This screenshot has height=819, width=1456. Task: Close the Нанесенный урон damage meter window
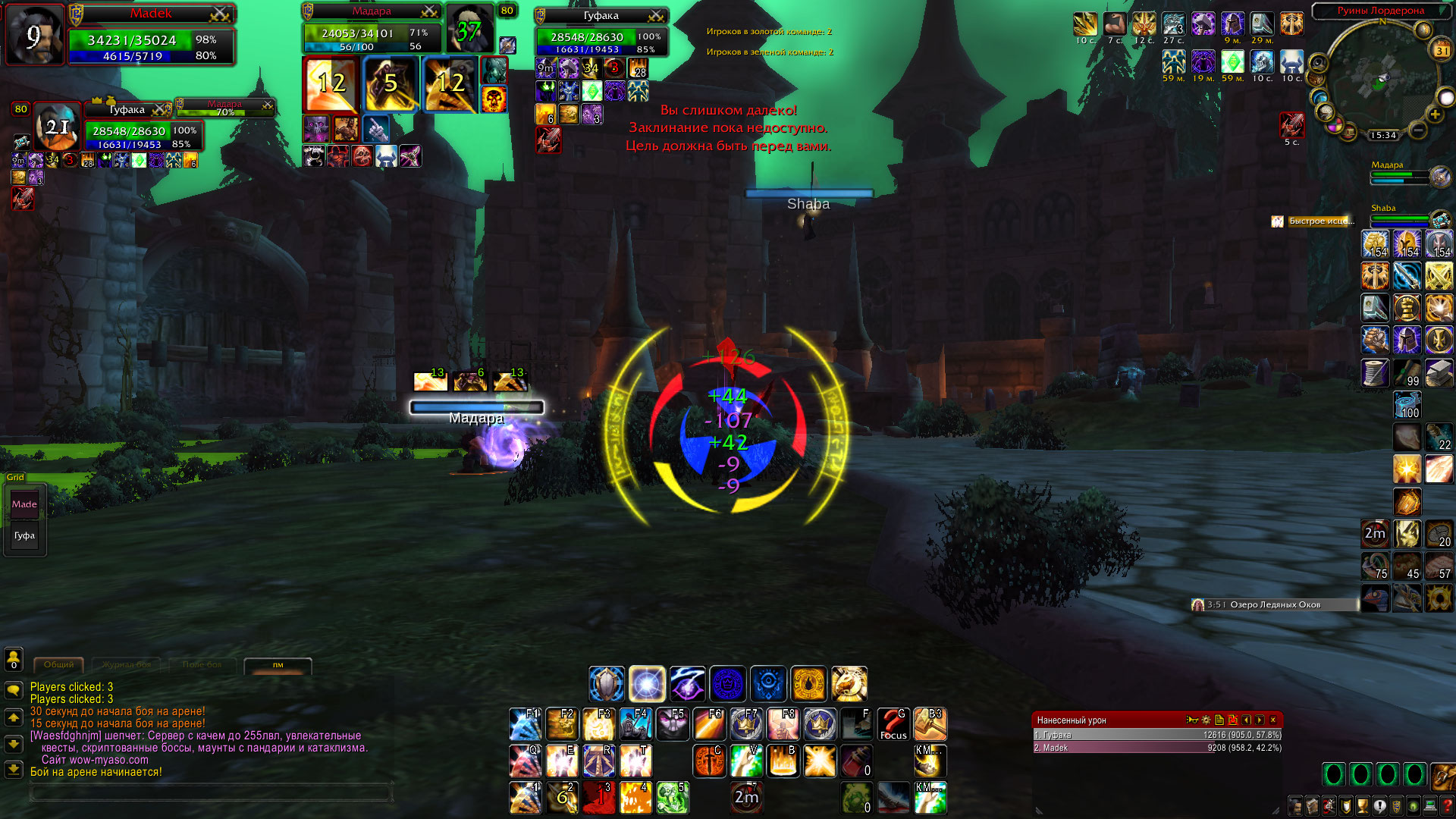click(1273, 720)
